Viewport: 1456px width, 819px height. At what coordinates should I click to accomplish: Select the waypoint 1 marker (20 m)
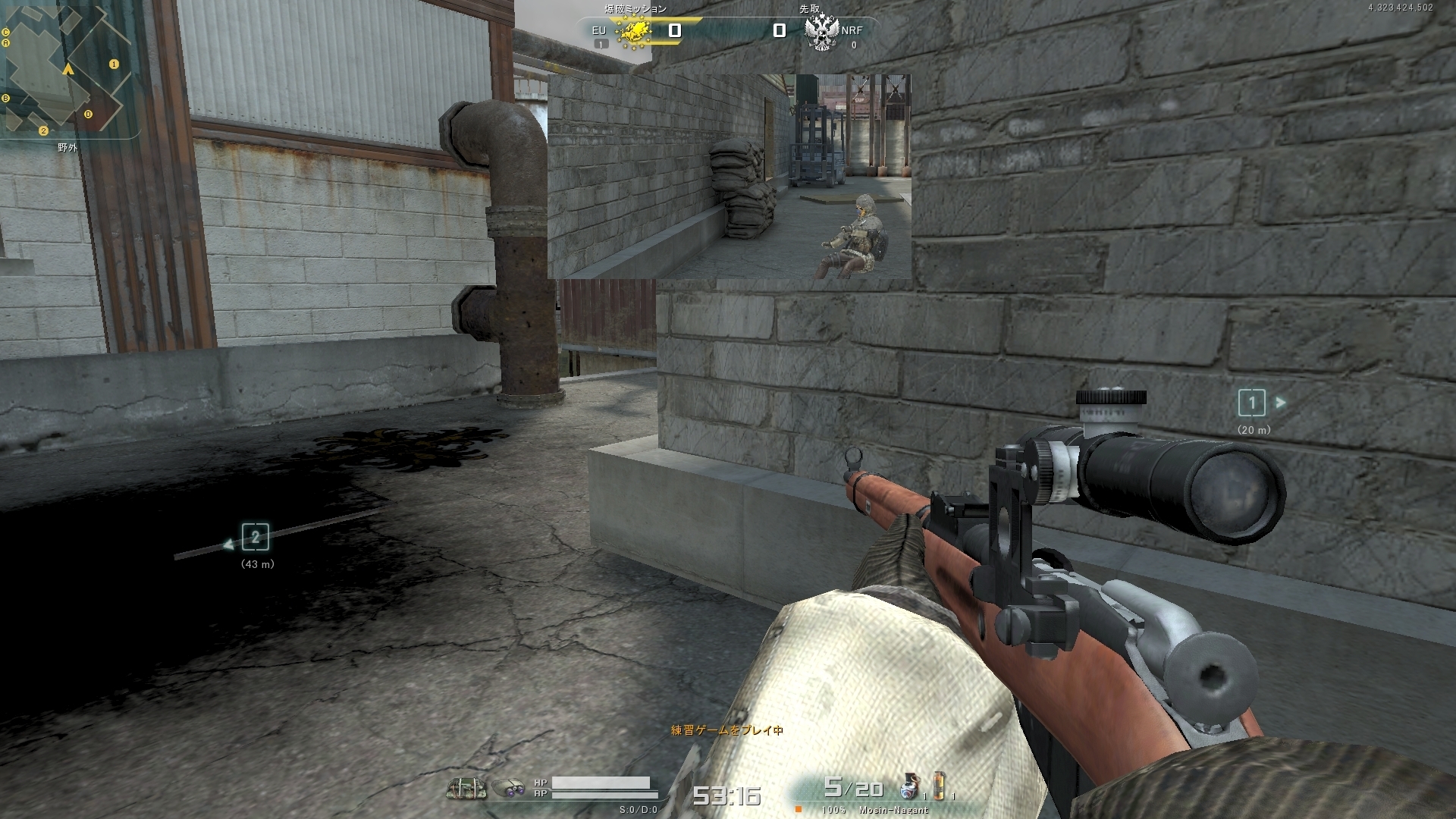pyautogui.click(x=1251, y=403)
